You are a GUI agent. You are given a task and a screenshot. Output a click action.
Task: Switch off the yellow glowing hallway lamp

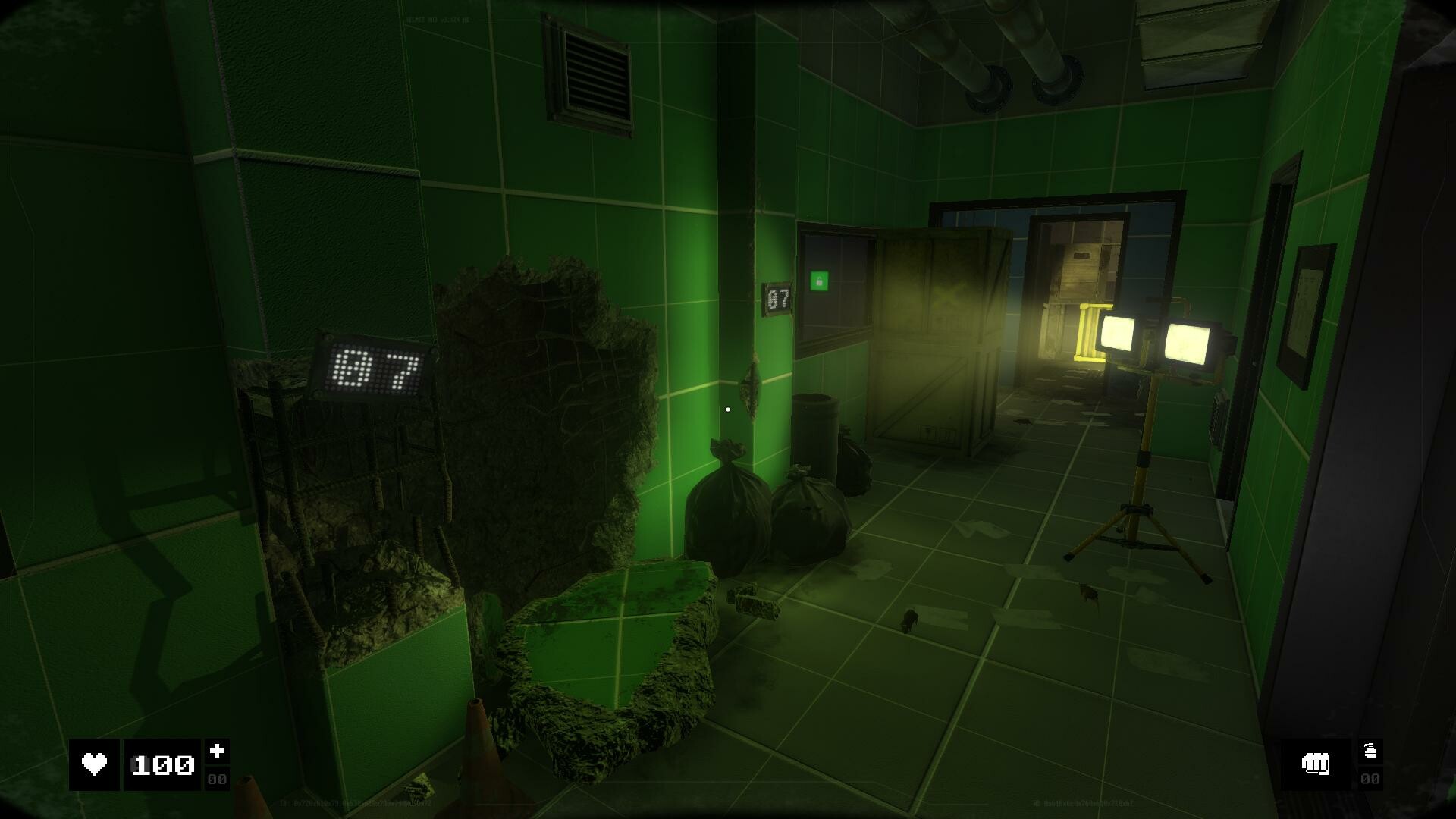1086,330
